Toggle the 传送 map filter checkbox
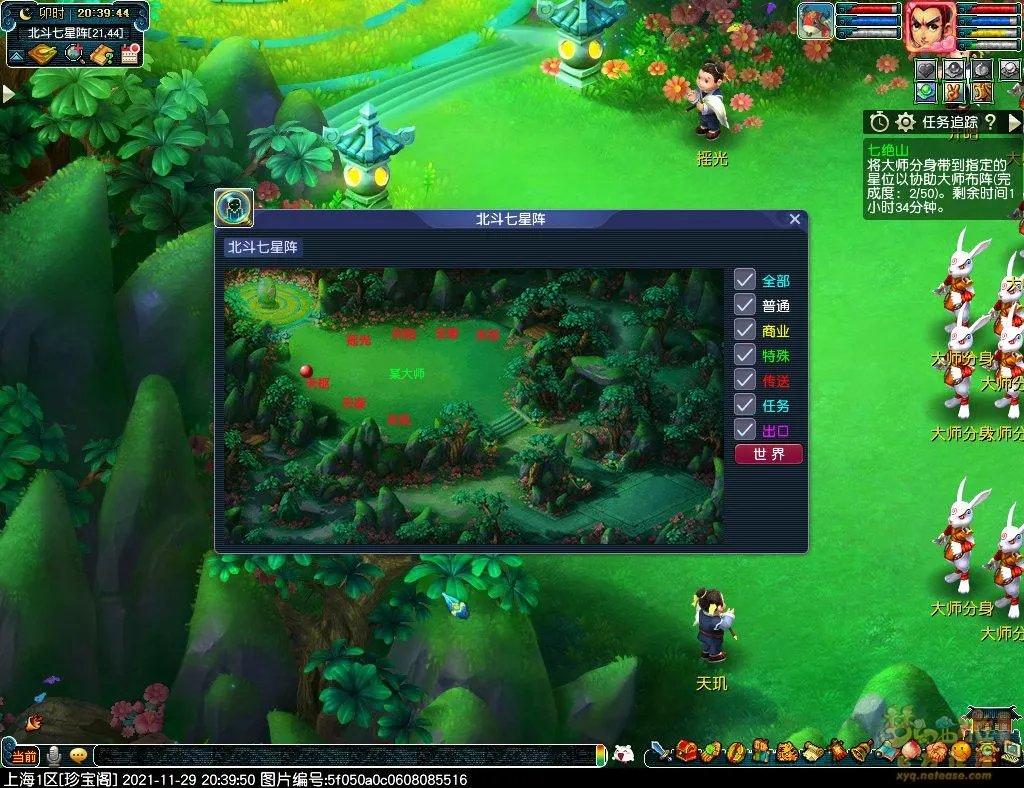Screen dimensions: 1024x788 click(x=745, y=380)
